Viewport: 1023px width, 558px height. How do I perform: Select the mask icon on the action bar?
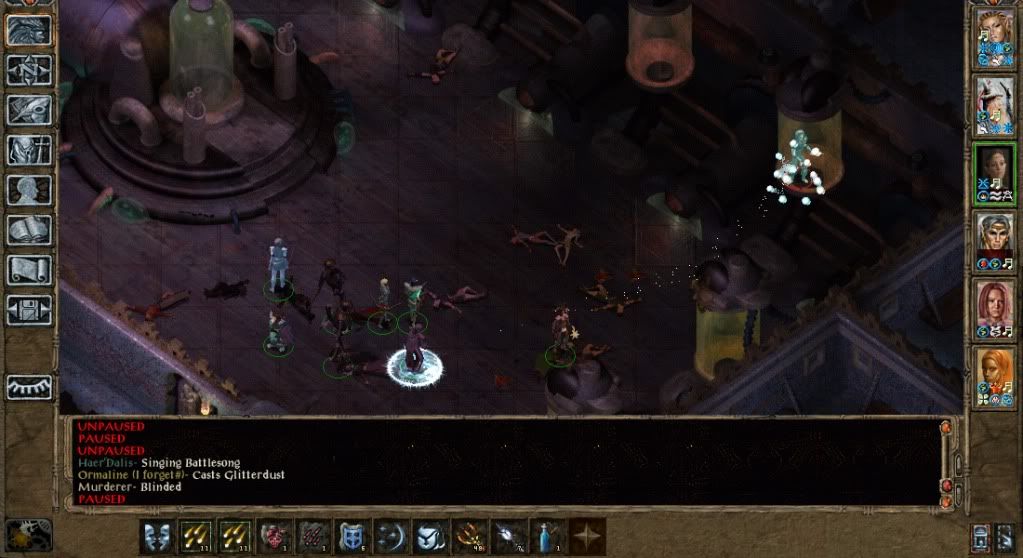point(155,535)
